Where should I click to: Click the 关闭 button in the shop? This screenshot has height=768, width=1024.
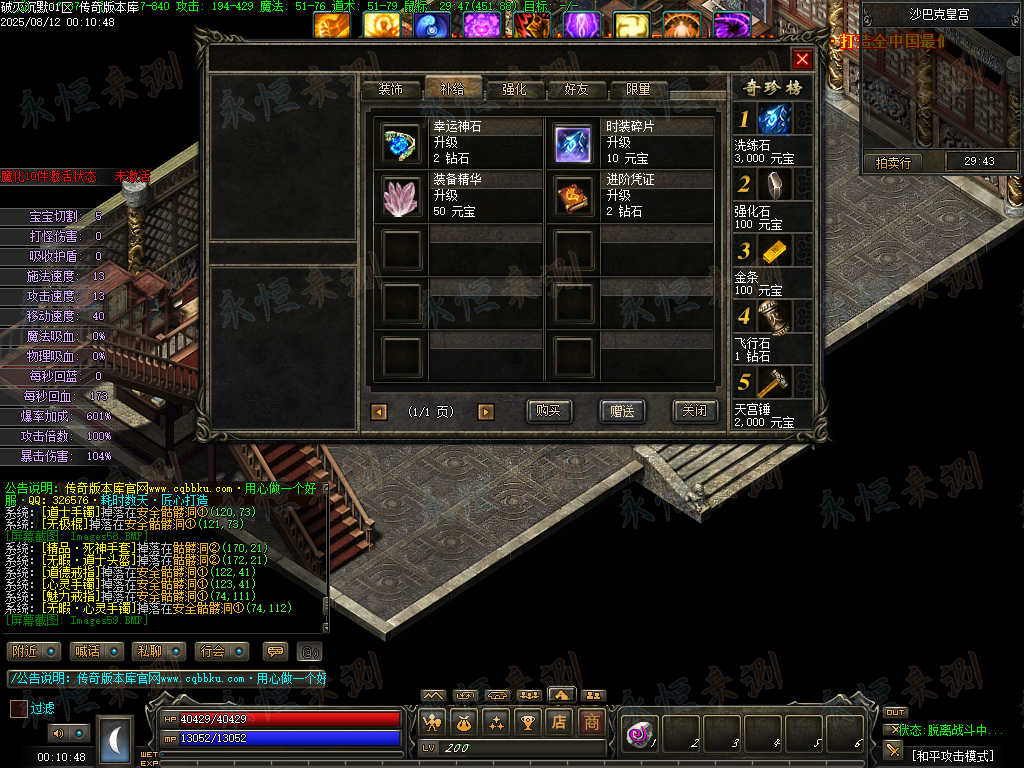click(694, 411)
